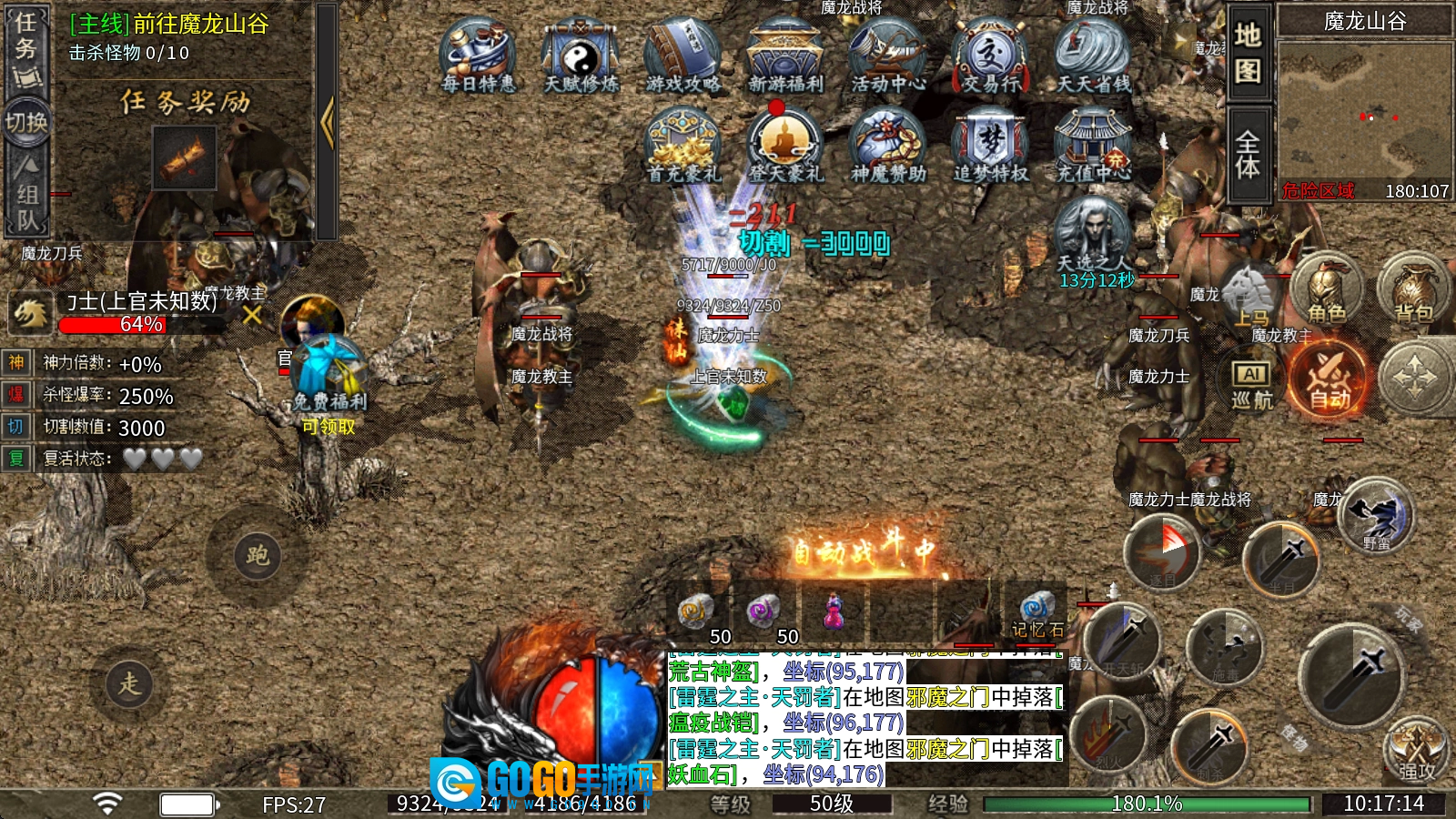Open the 游戏攻略 game guide

[682, 57]
